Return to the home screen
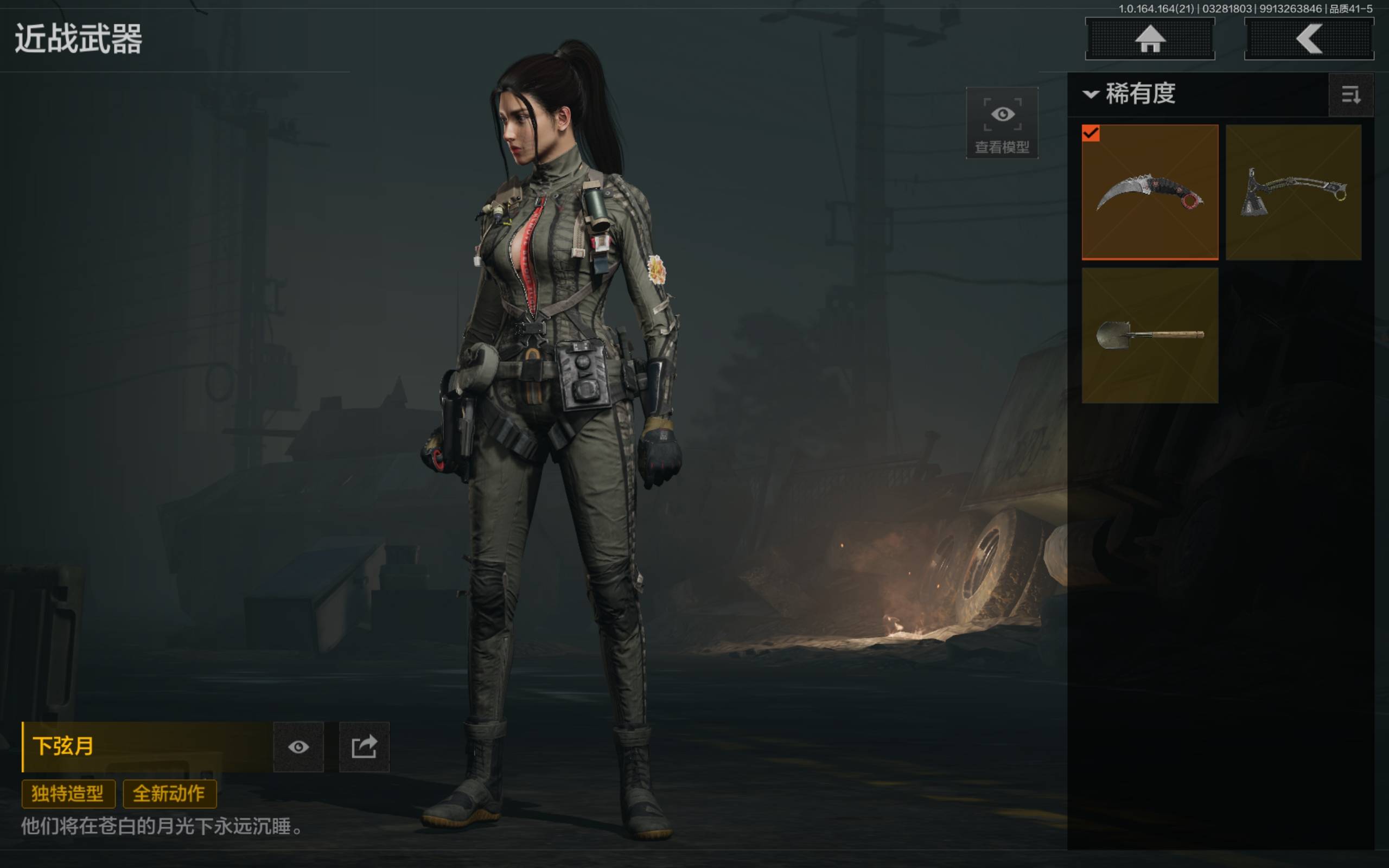This screenshot has height=868, width=1389. click(1149, 39)
